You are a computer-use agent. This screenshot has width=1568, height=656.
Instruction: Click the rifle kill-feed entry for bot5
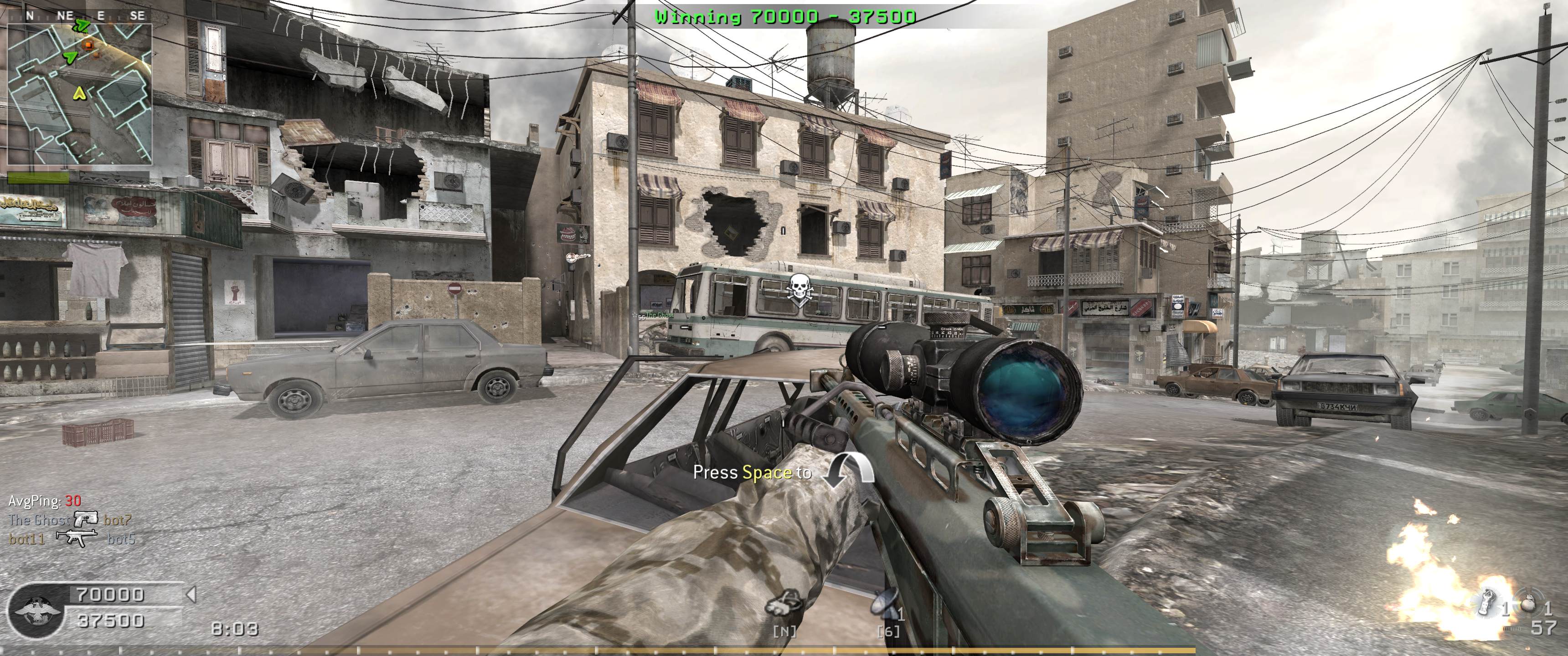[77, 538]
